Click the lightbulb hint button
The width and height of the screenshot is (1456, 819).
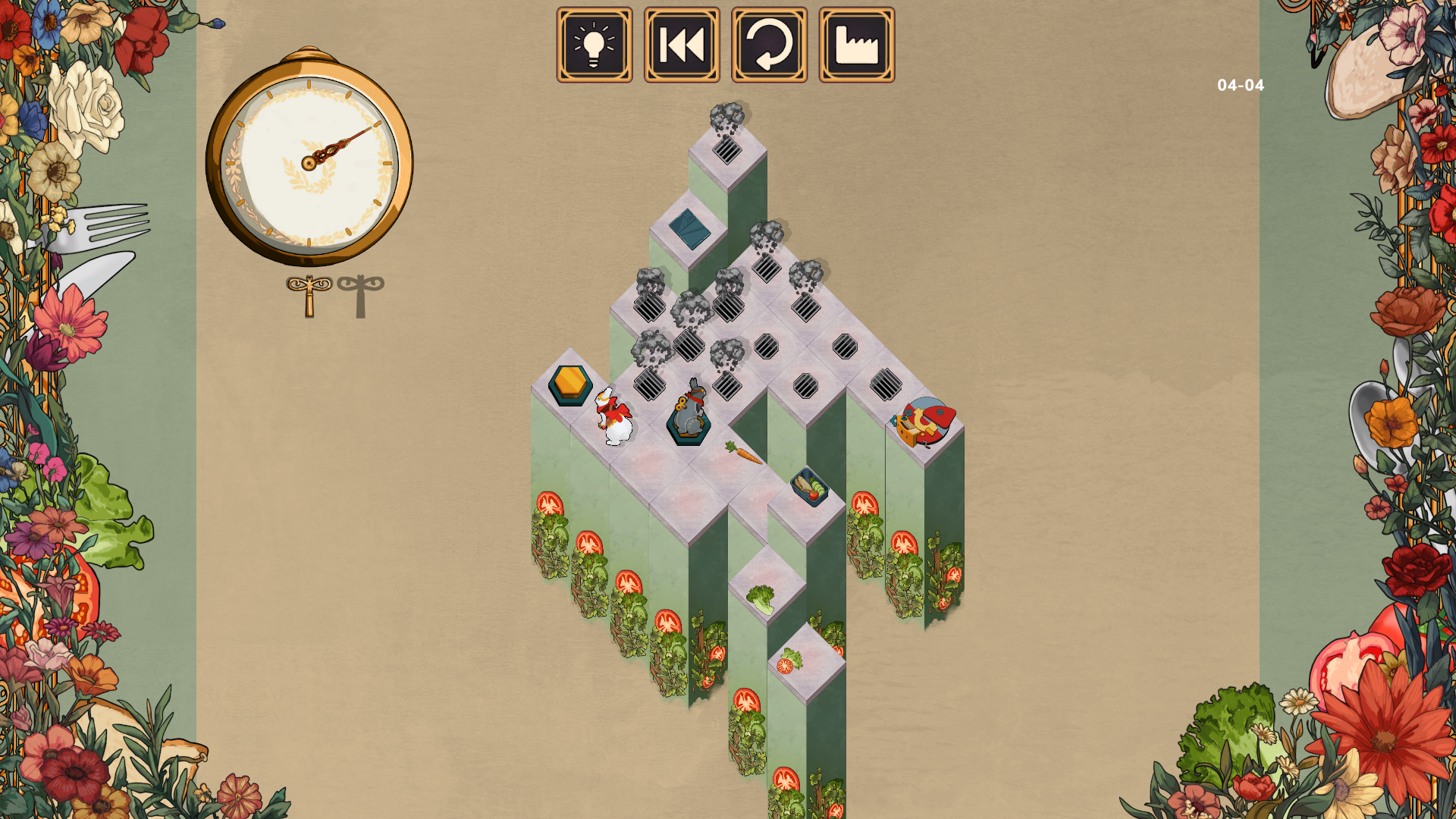[595, 45]
